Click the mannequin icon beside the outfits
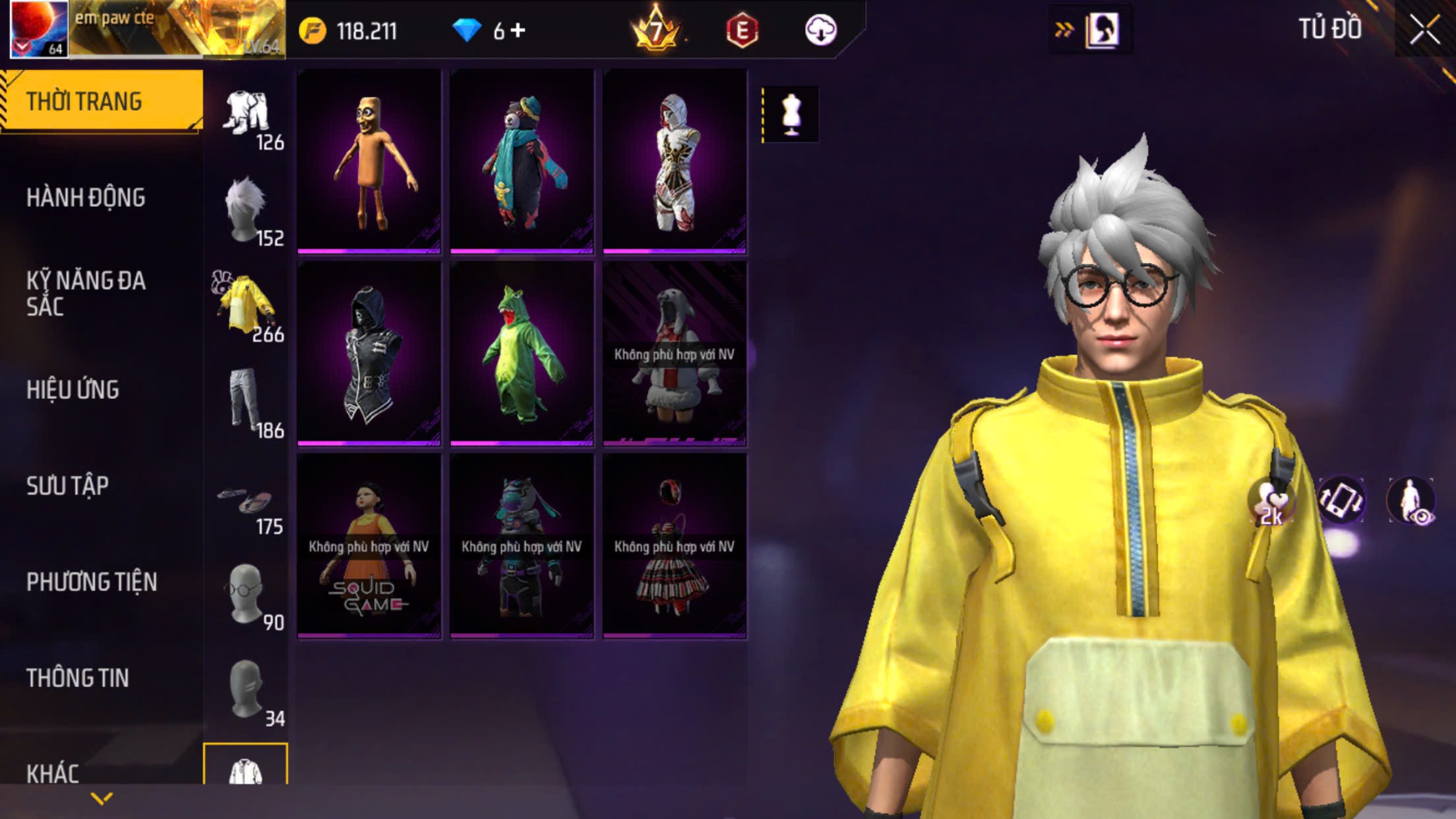1456x819 pixels. (x=791, y=115)
